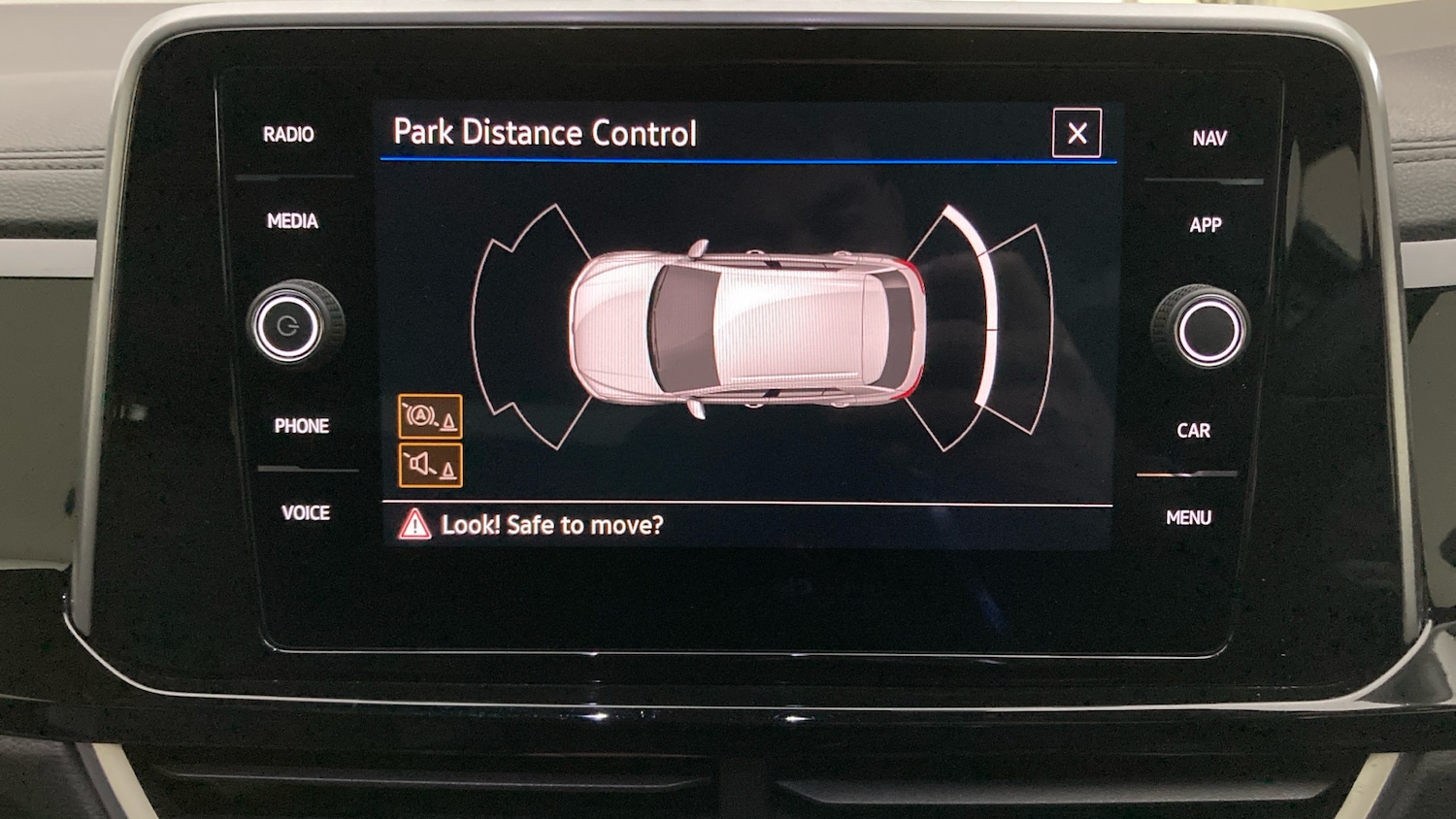The image size is (1456, 819).
Task: Open the APP screen
Action: pos(1206,225)
